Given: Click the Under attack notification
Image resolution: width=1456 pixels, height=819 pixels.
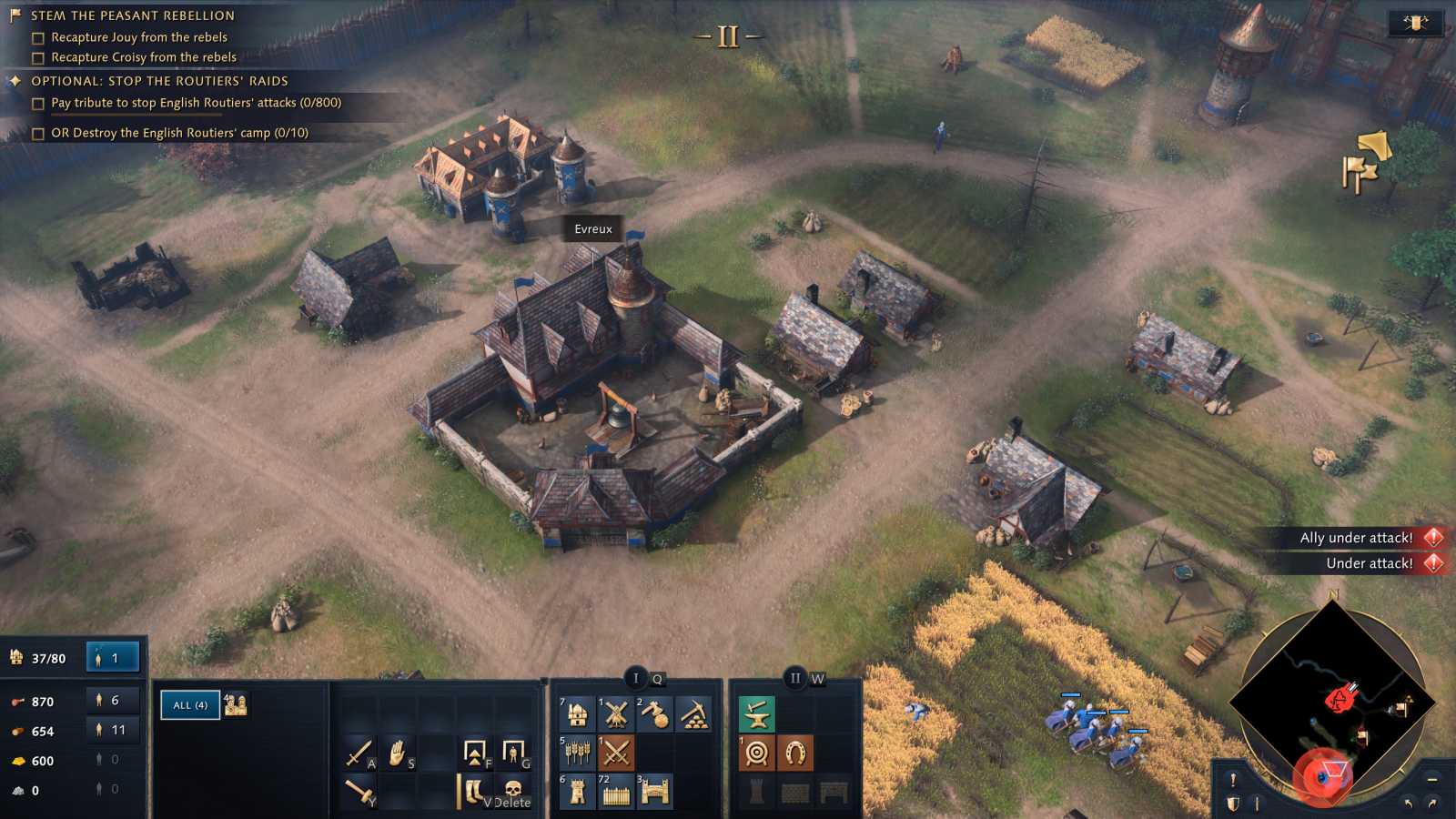Looking at the screenshot, I should point(1370,563).
